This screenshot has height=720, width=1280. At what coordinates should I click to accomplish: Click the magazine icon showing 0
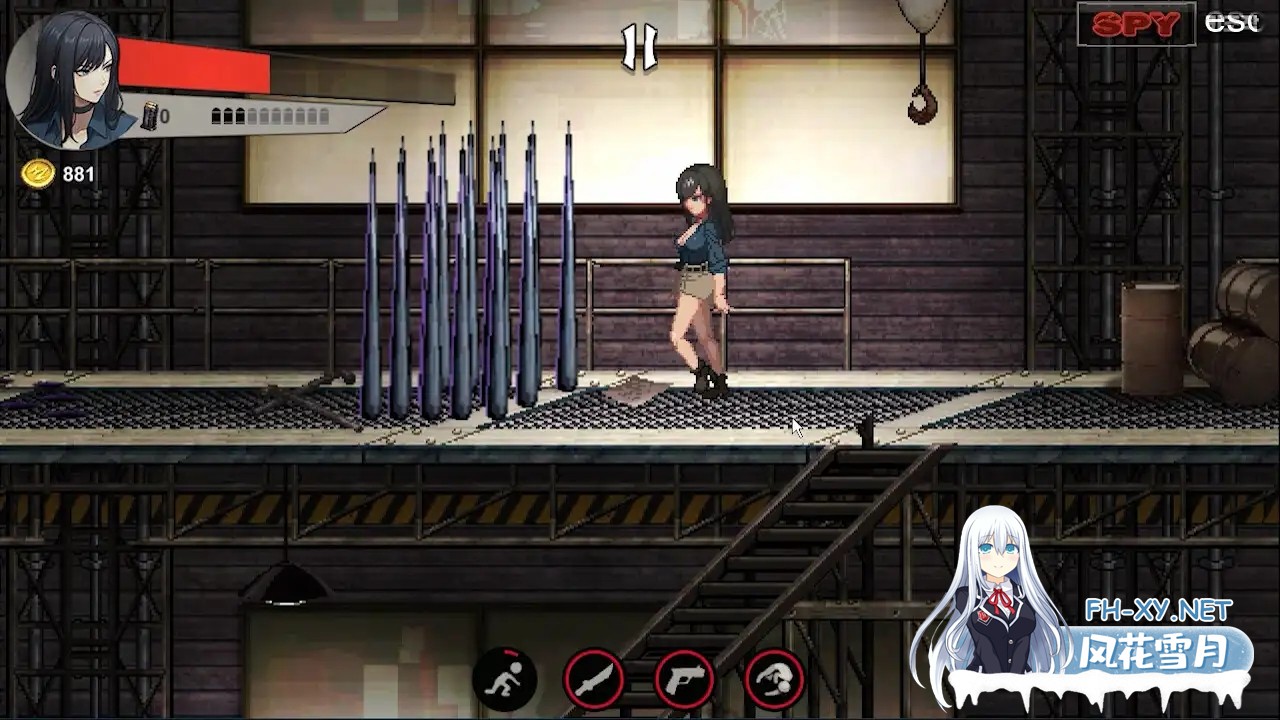click(152, 115)
